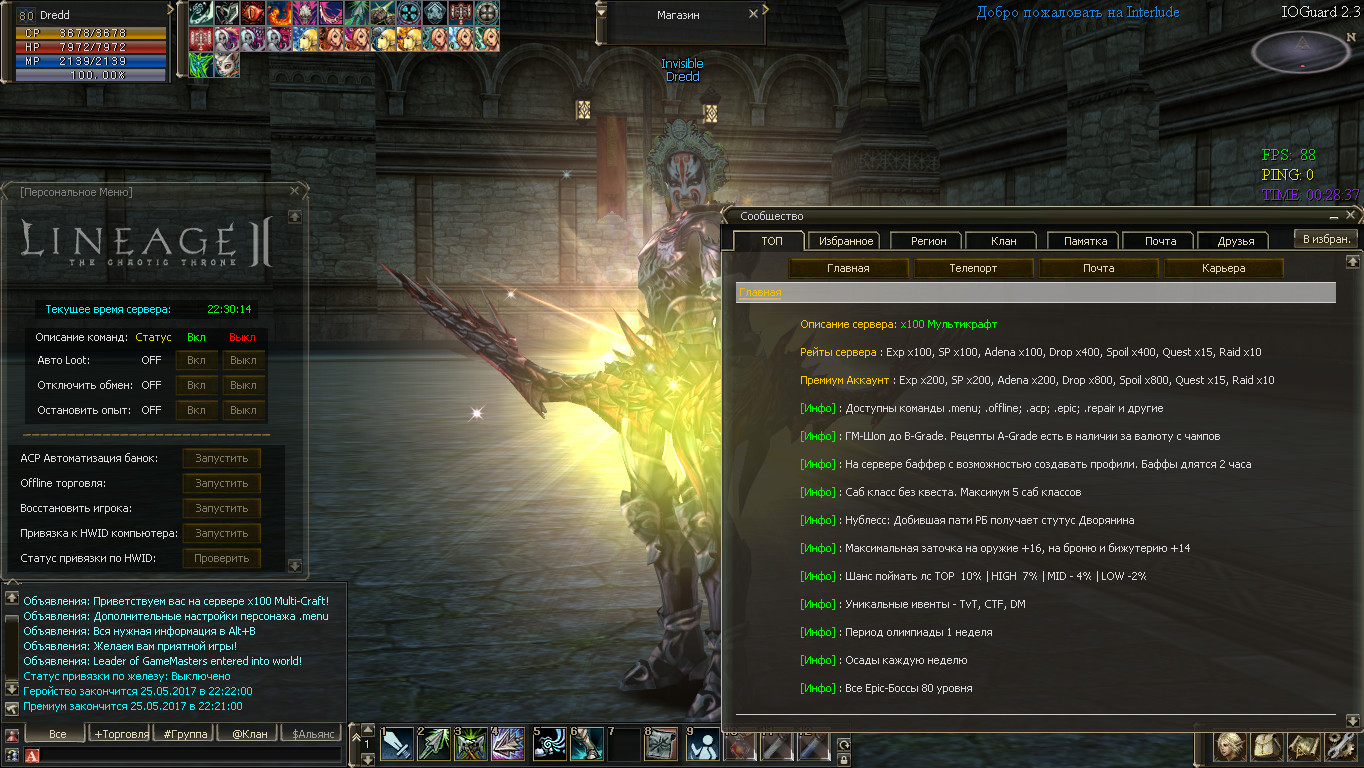Open the Клан tab in community board
The height and width of the screenshot is (768, 1364).
pyautogui.click(x=1003, y=241)
